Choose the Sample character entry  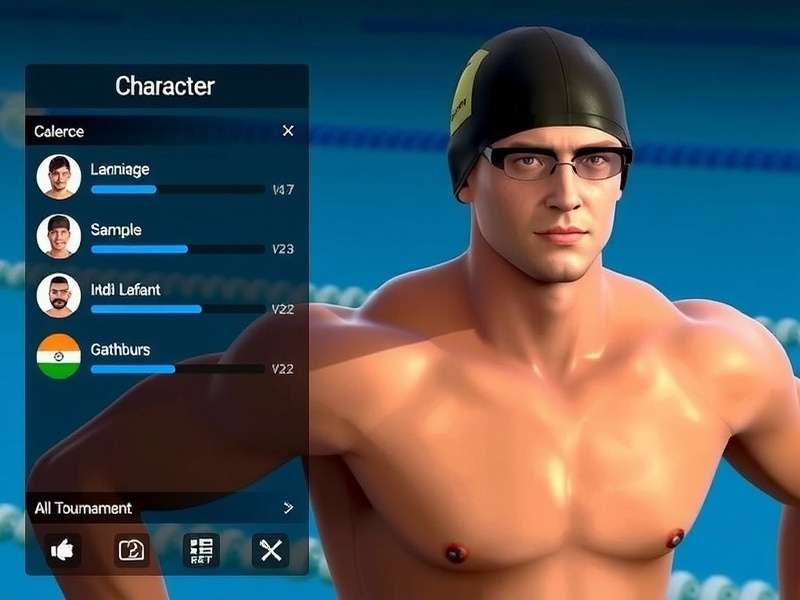[x=165, y=237]
